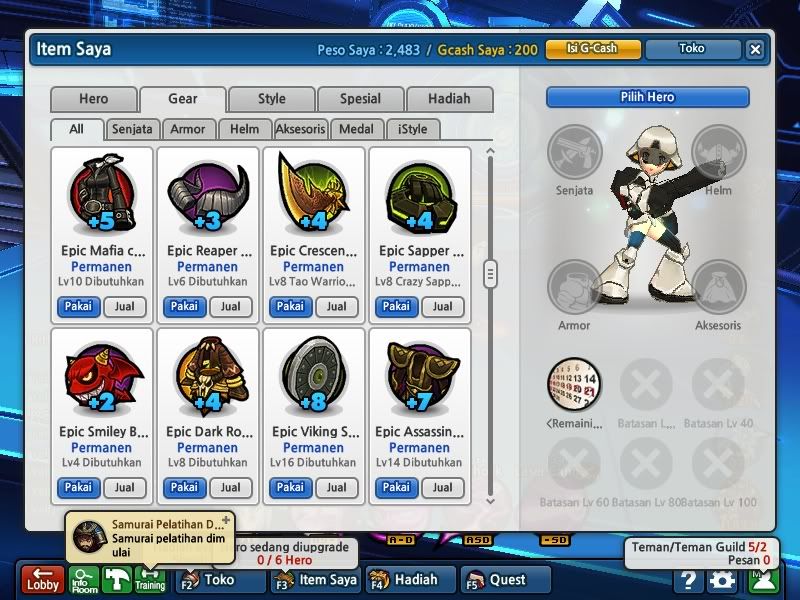The width and height of the screenshot is (800, 600).
Task: Switch to the Style tab
Action: click(x=271, y=99)
